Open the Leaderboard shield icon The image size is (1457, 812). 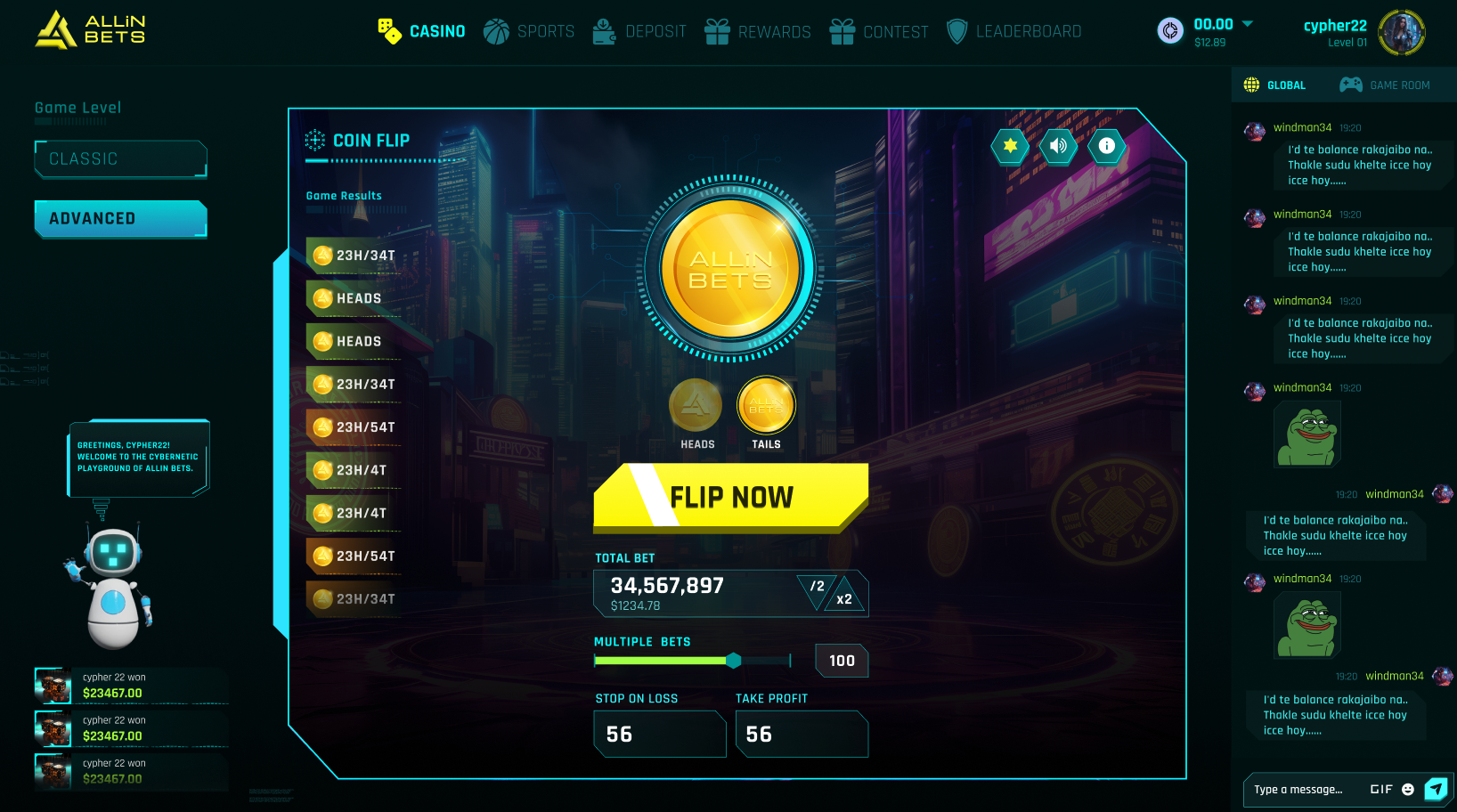pos(957,31)
